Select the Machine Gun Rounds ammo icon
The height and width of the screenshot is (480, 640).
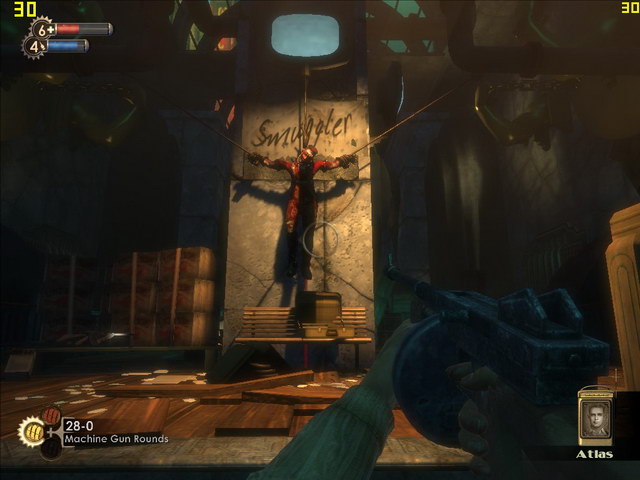coord(32,431)
